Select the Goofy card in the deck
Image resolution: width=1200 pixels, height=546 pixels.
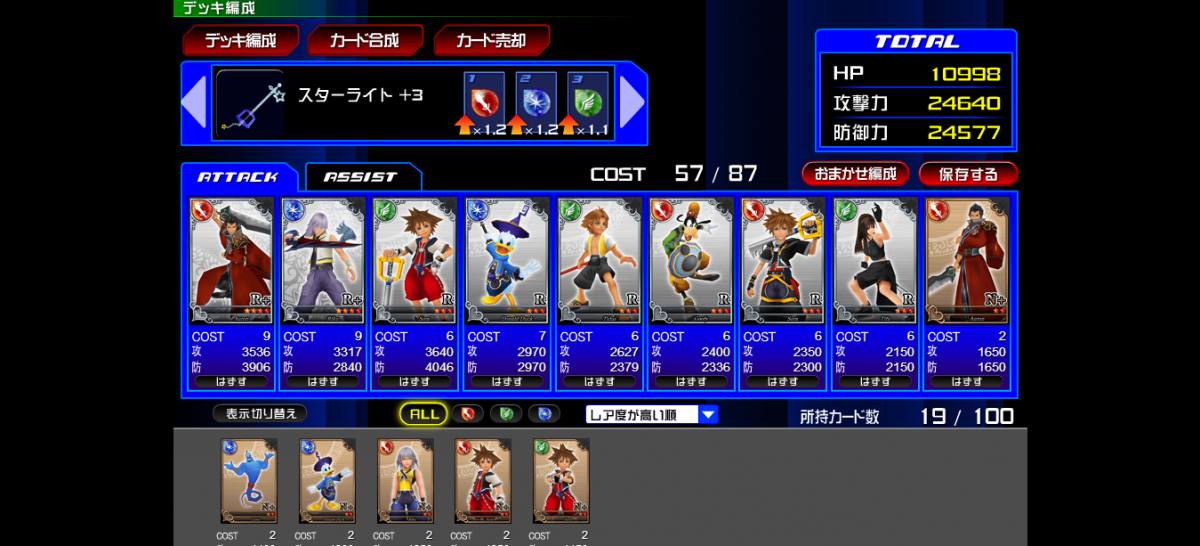pyautogui.click(x=691, y=255)
